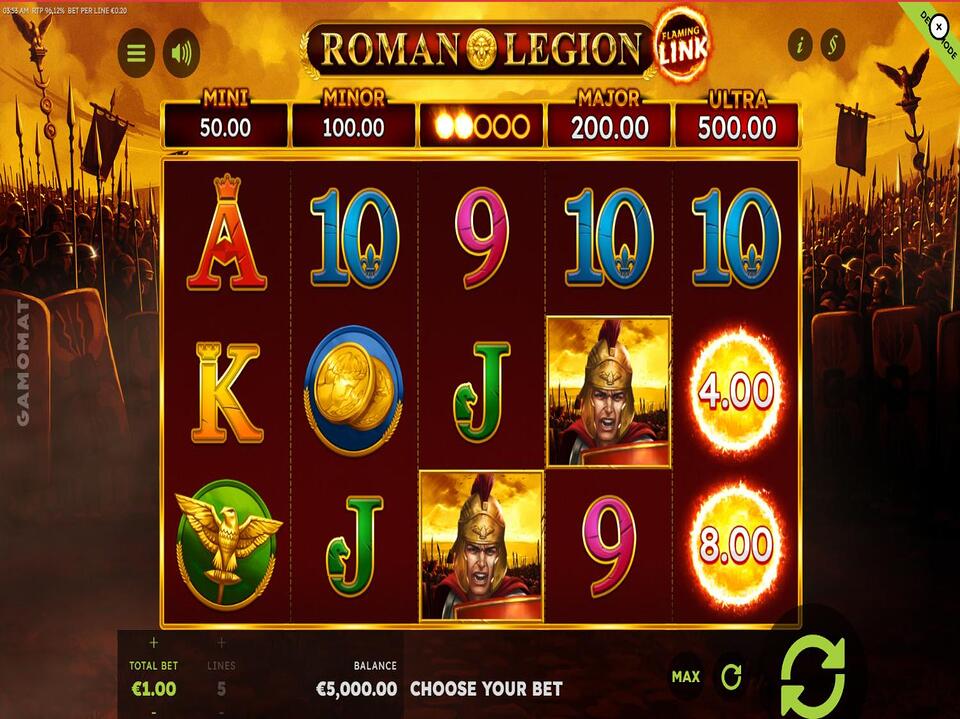The height and width of the screenshot is (719, 960).
Task: Close the demo mode overlay
Action: (938, 27)
